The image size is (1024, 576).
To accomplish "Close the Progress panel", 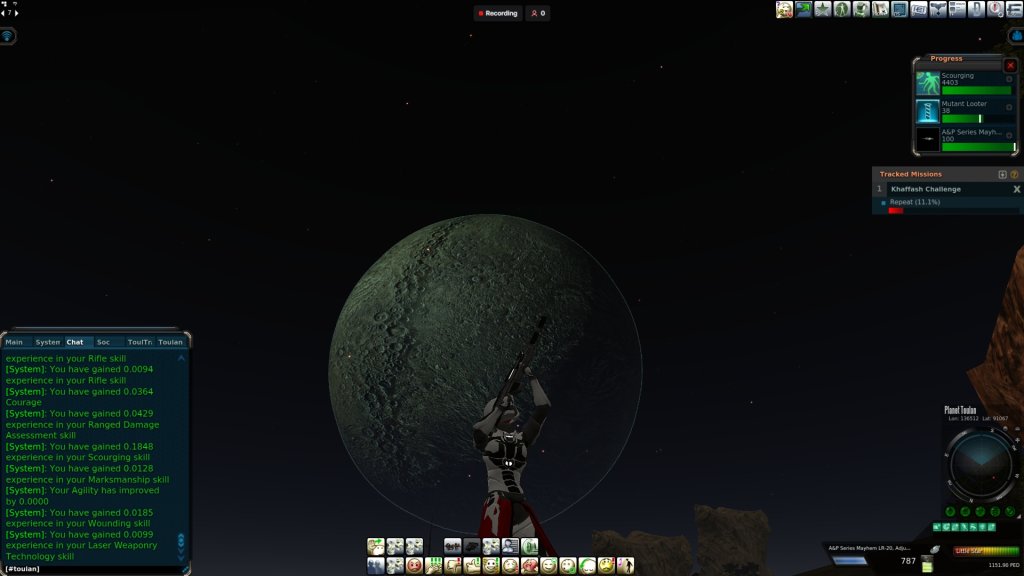I will point(1010,65).
